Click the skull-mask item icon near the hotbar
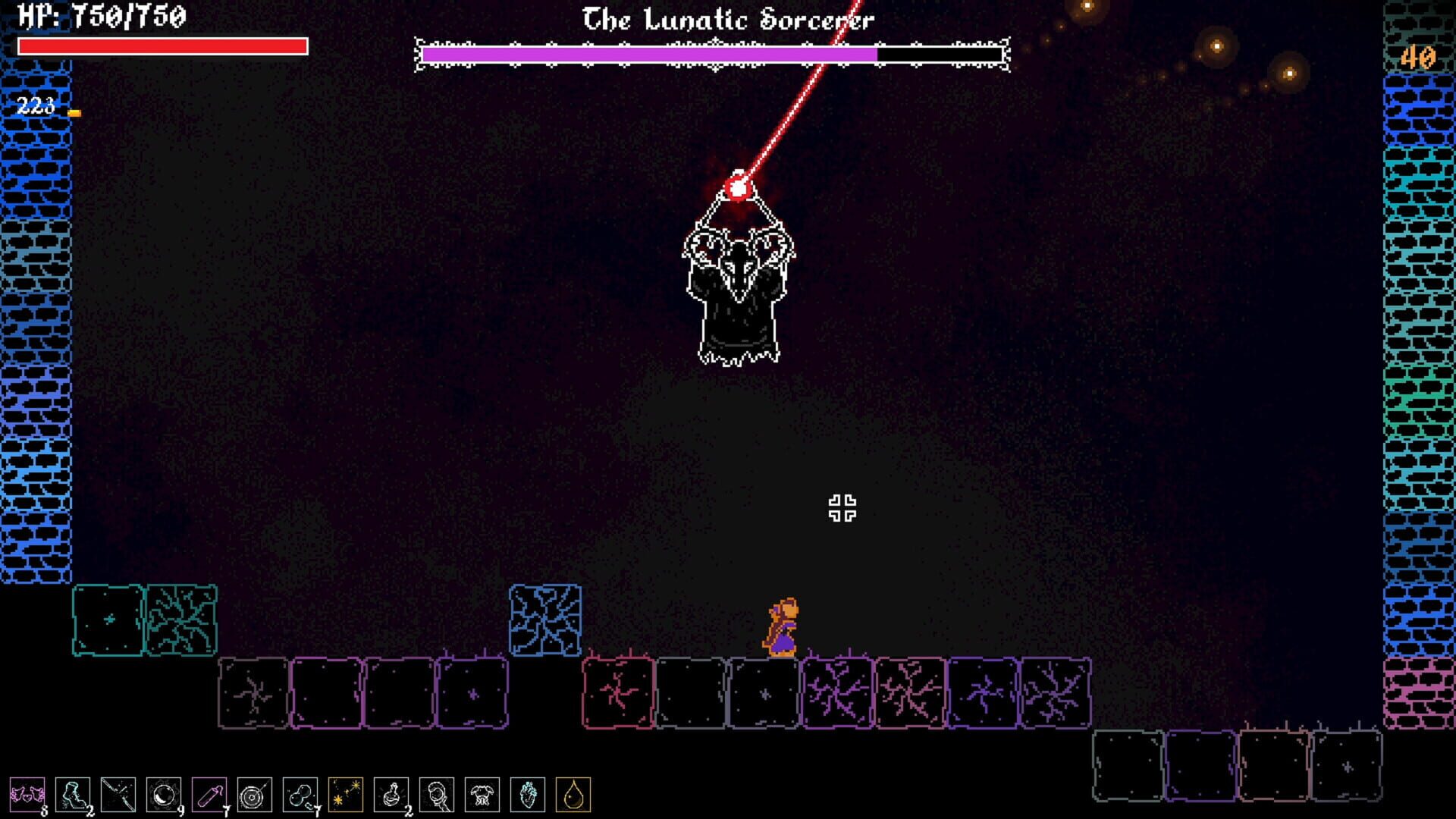 (x=436, y=794)
